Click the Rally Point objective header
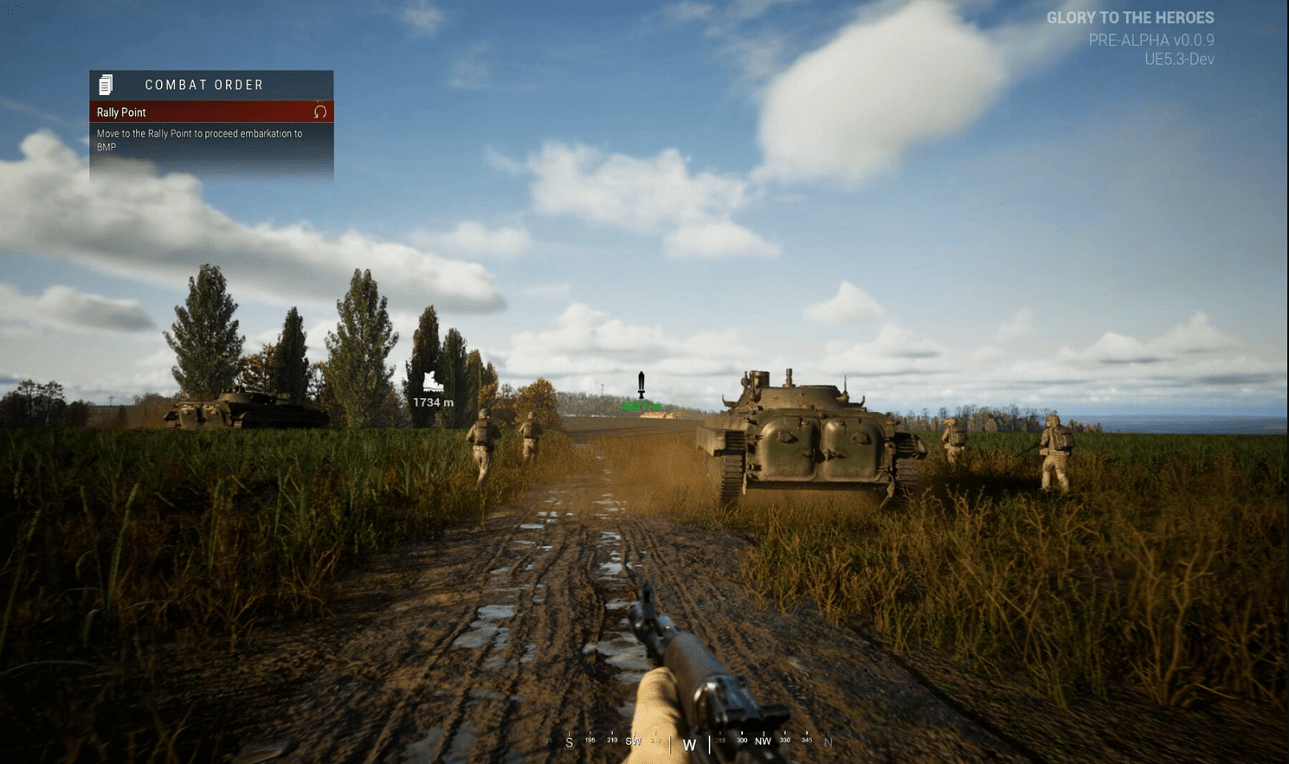The width and height of the screenshot is (1289, 764). (120, 112)
